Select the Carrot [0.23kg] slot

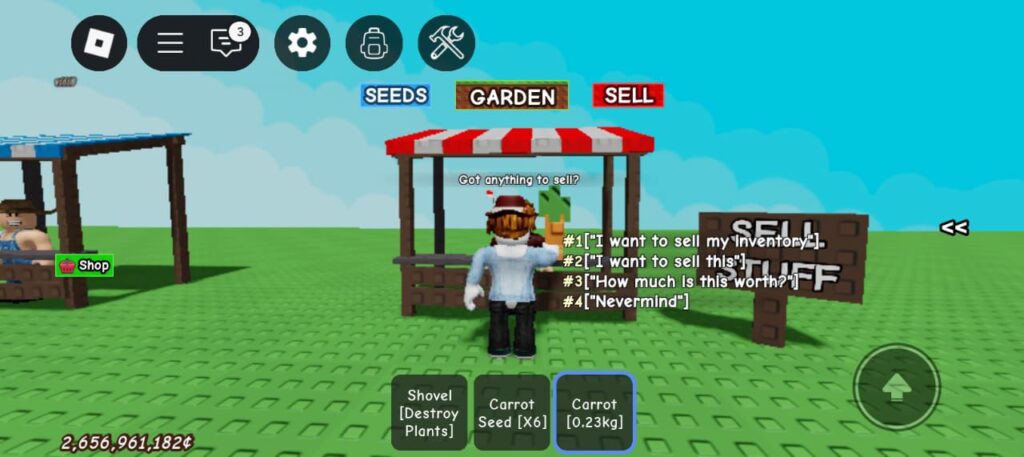click(x=594, y=413)
